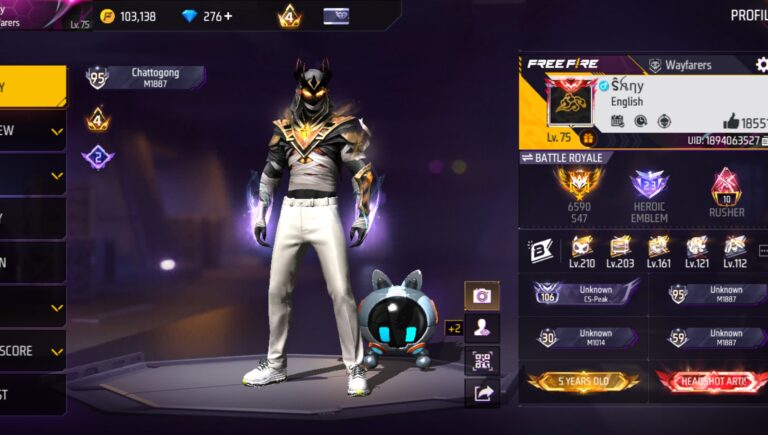Give a like with the thumbs-up icon

coord(730,121)
